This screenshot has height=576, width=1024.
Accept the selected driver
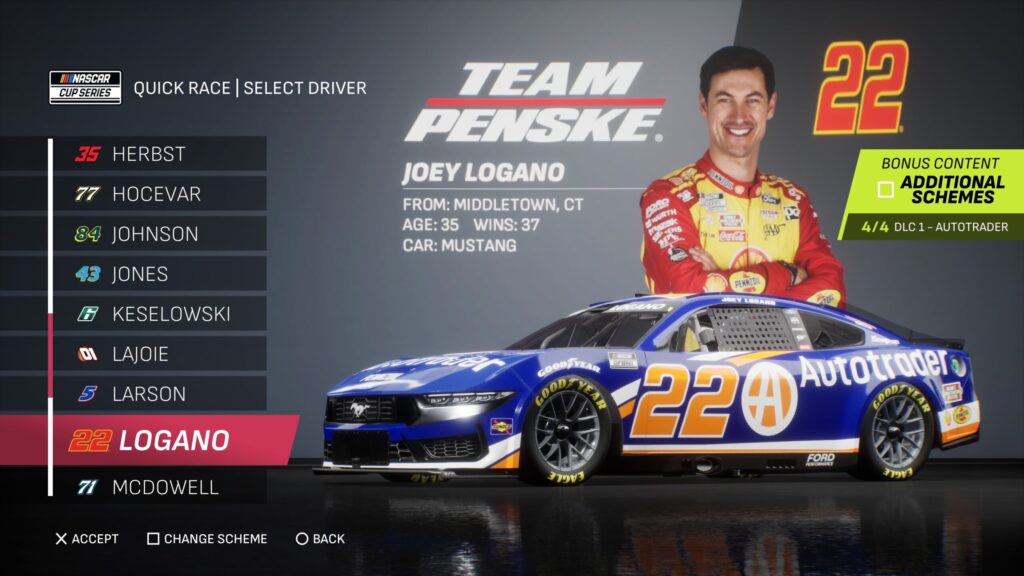pyautogui.click(x=87, y=539)
